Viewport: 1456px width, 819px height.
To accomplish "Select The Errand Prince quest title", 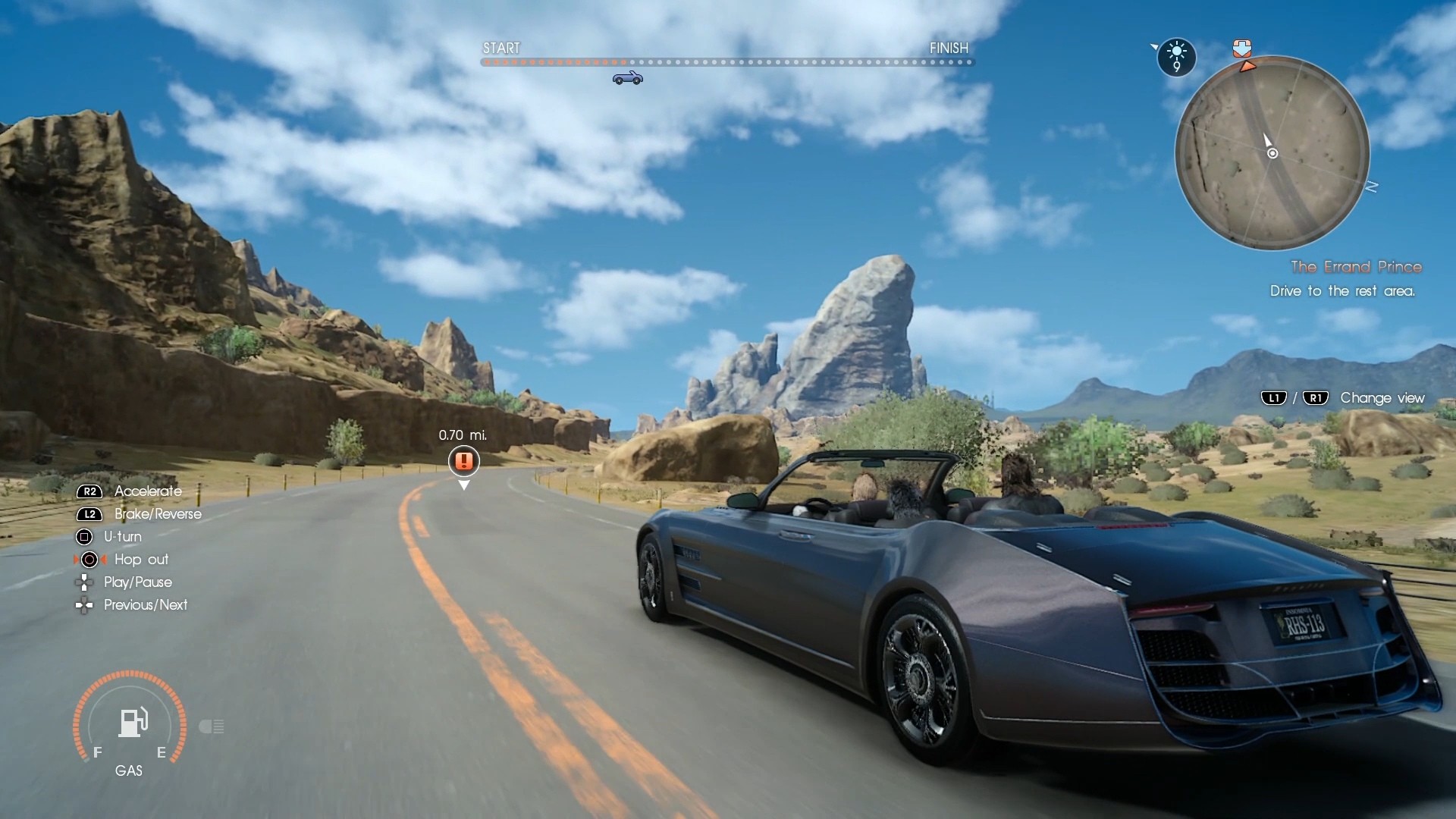I will click(1356, 267).
